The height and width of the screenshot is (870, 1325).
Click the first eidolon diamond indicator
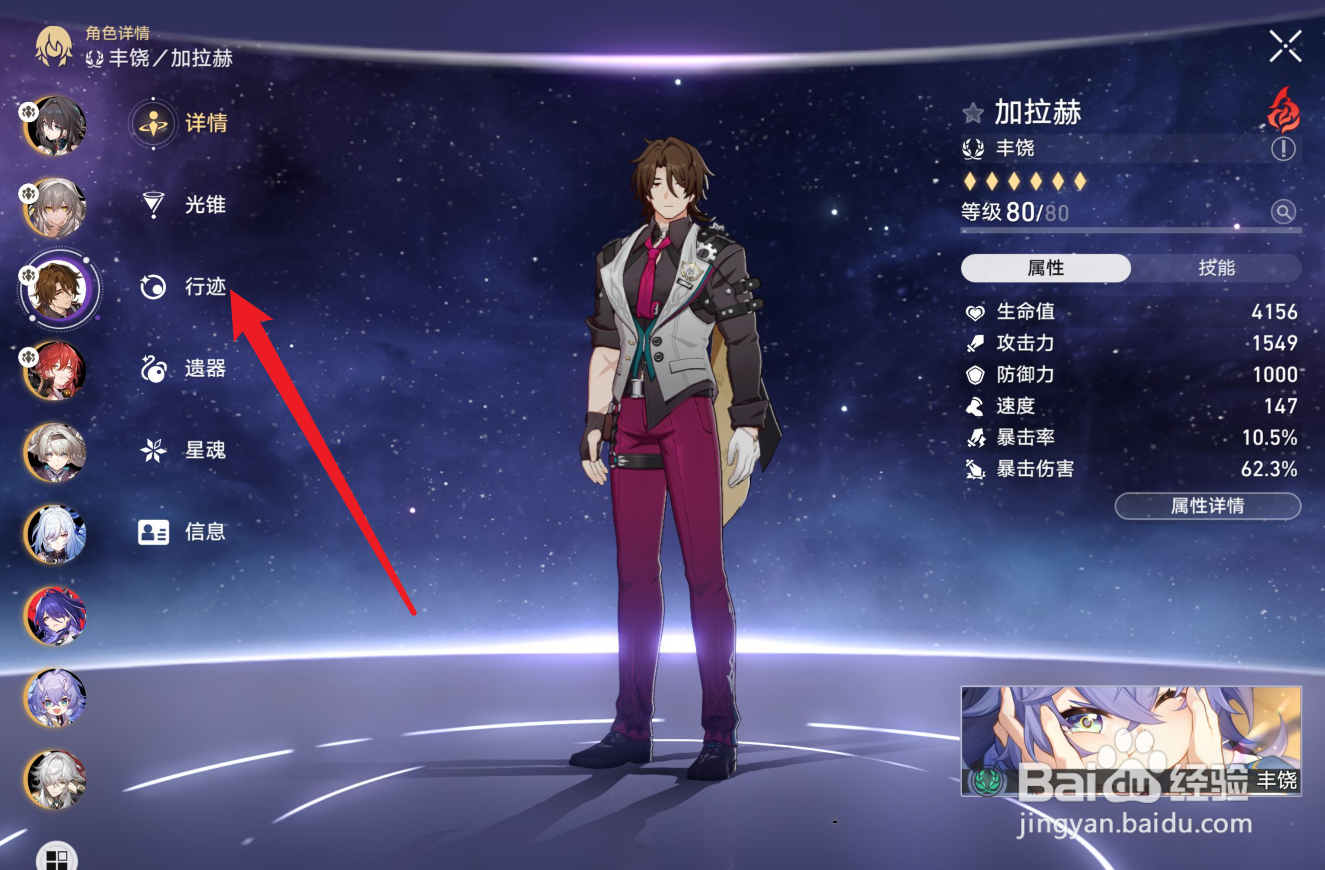(967, 180)
